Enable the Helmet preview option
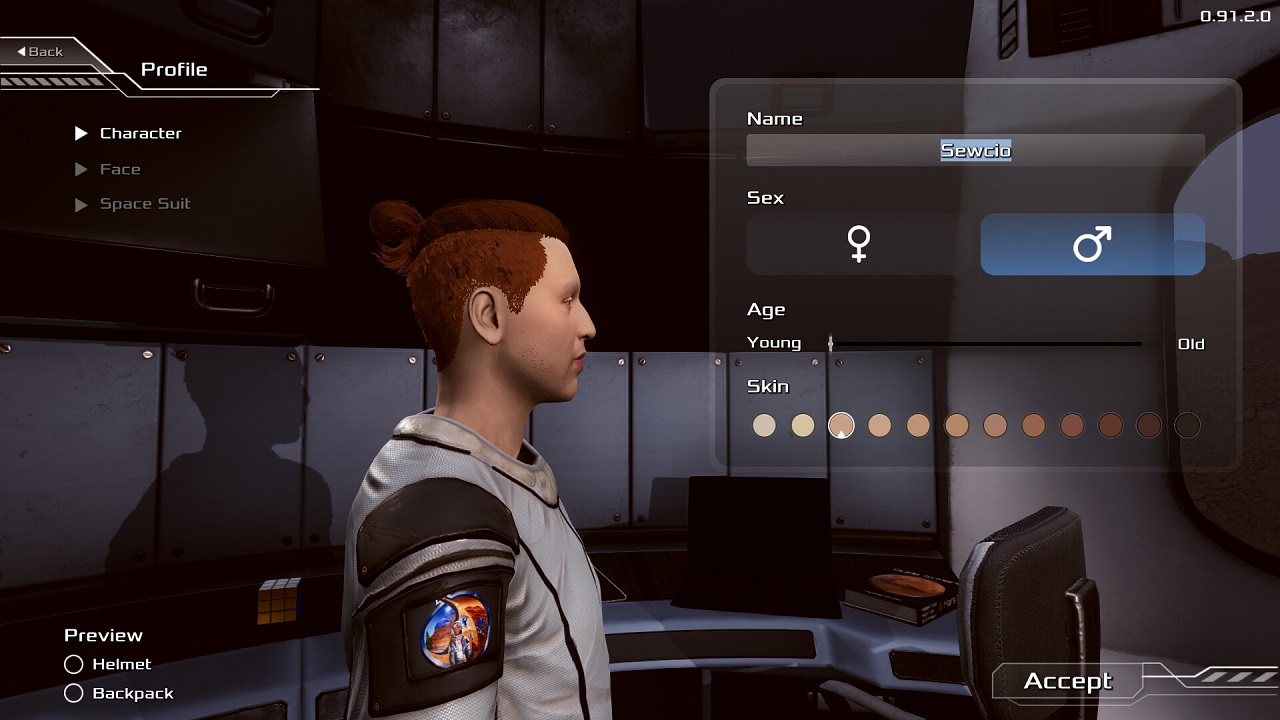Viewport: 1280px width, 720px height. (x=73, y=664)
